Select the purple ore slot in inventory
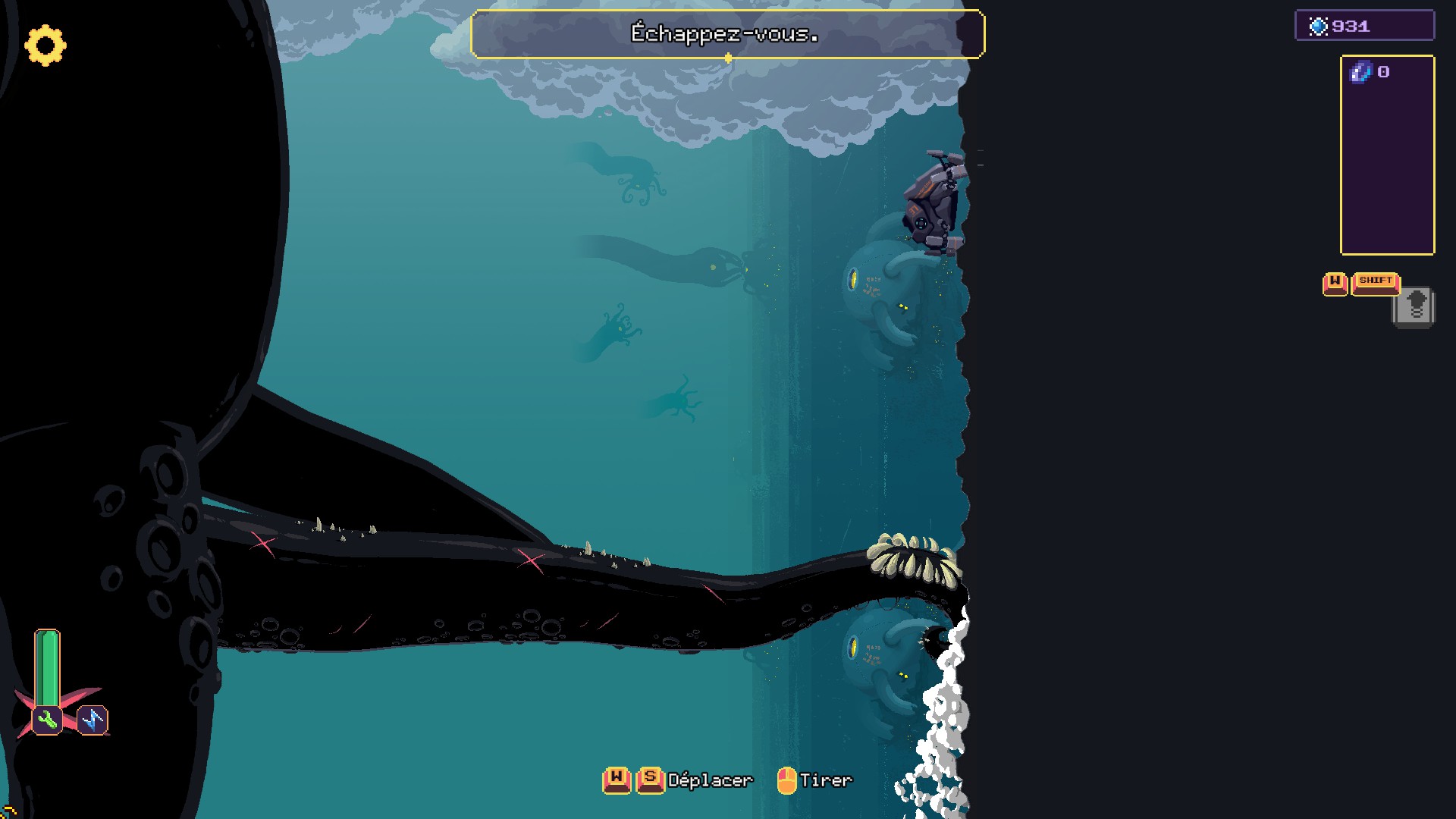The image size is (1456, 819). 1361,72
